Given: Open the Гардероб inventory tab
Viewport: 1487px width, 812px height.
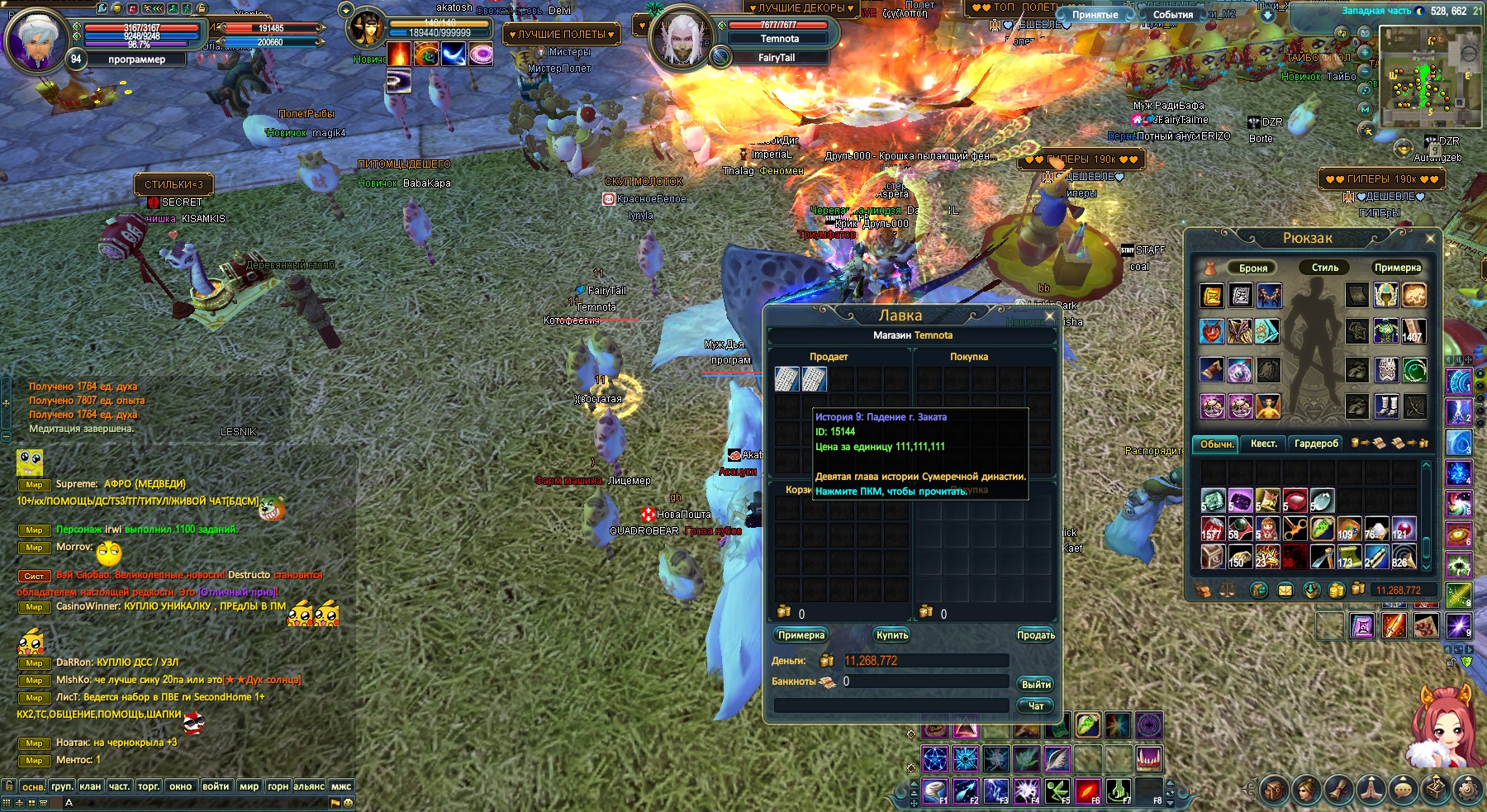Looking at the screenshot, I should pyautogui.click(x=1316, y=444).
